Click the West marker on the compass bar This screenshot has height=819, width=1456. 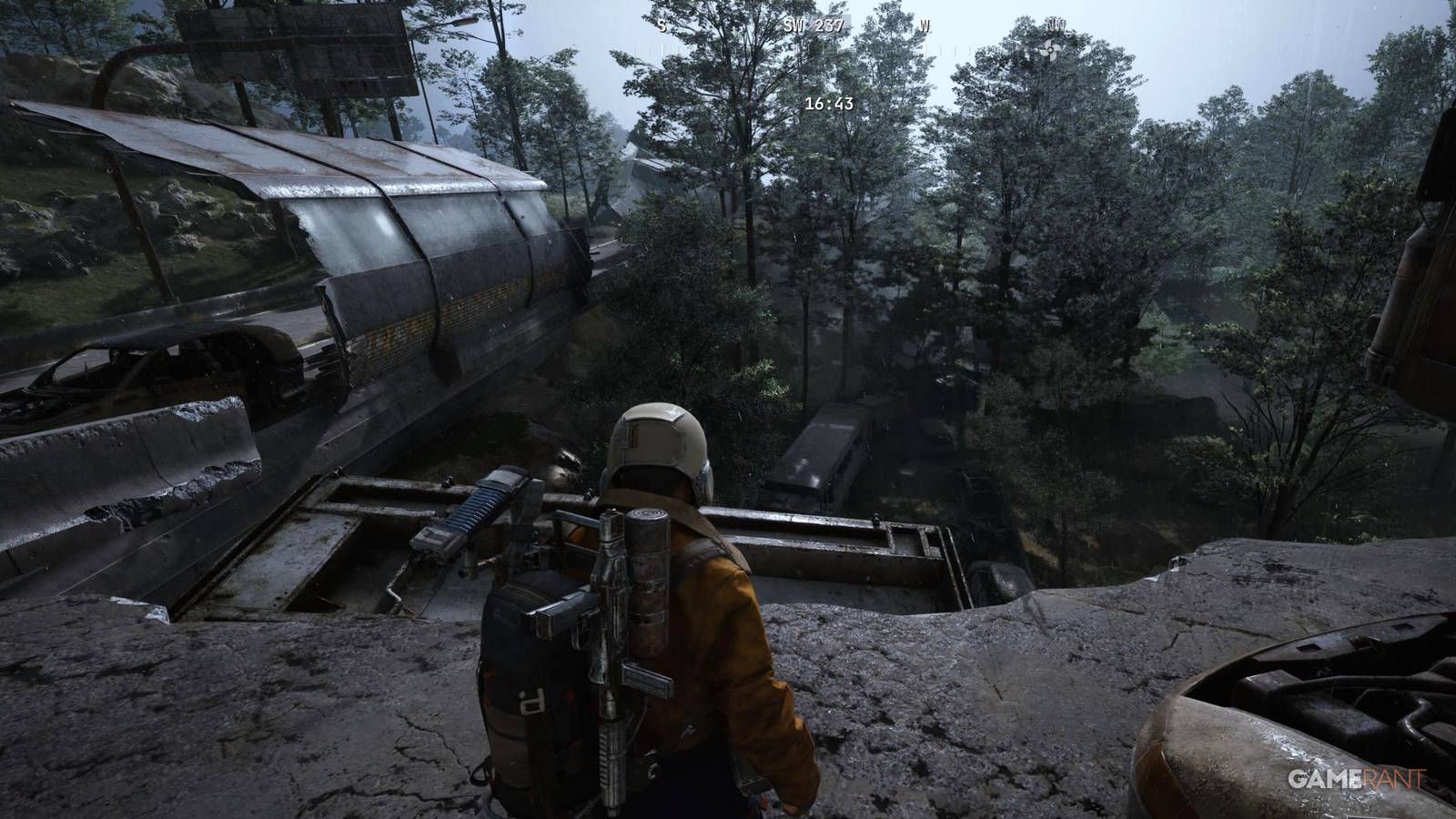[x=924, y=27]
